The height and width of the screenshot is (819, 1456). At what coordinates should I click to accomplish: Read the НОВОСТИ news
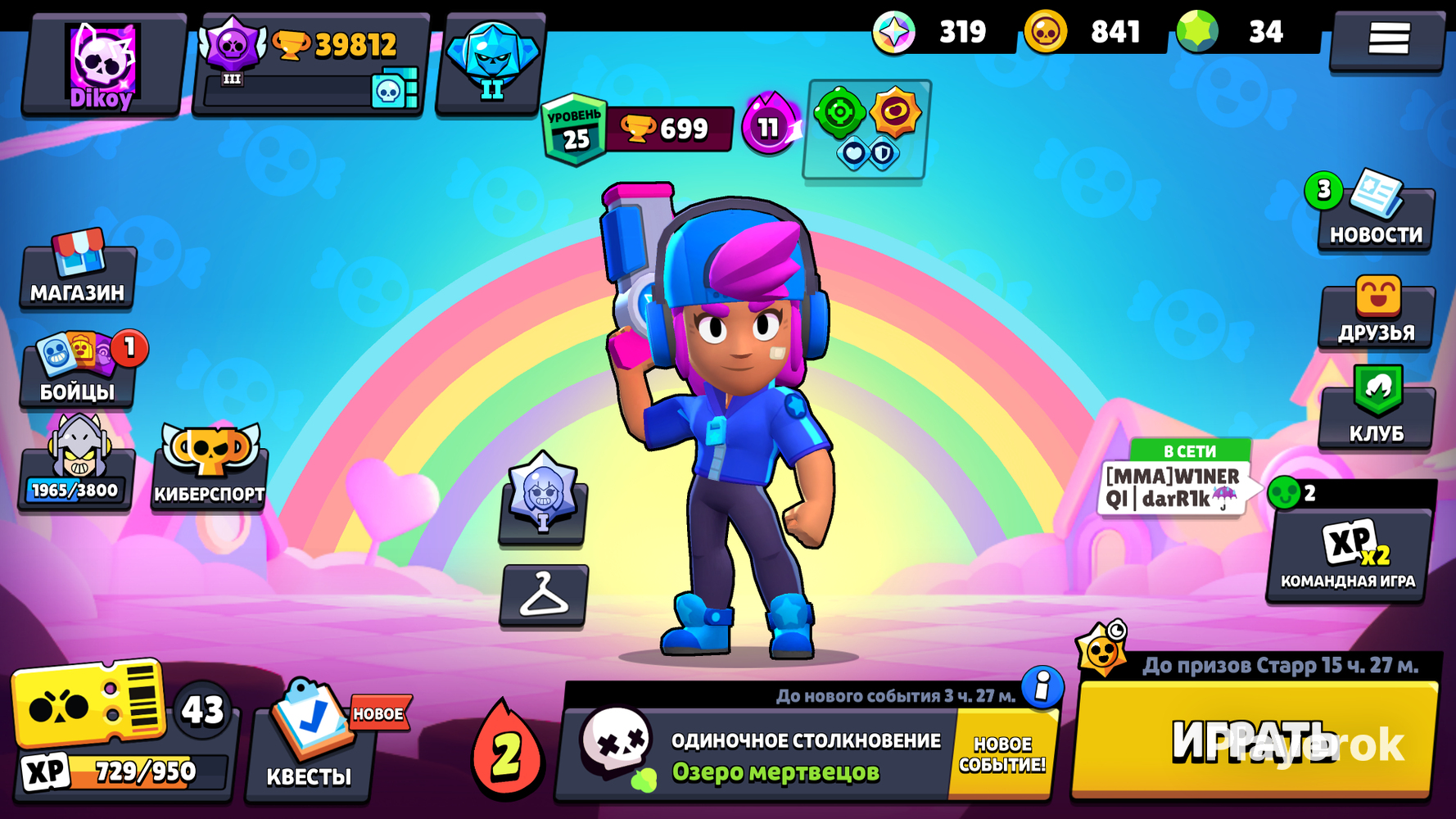pos(1375,215)
